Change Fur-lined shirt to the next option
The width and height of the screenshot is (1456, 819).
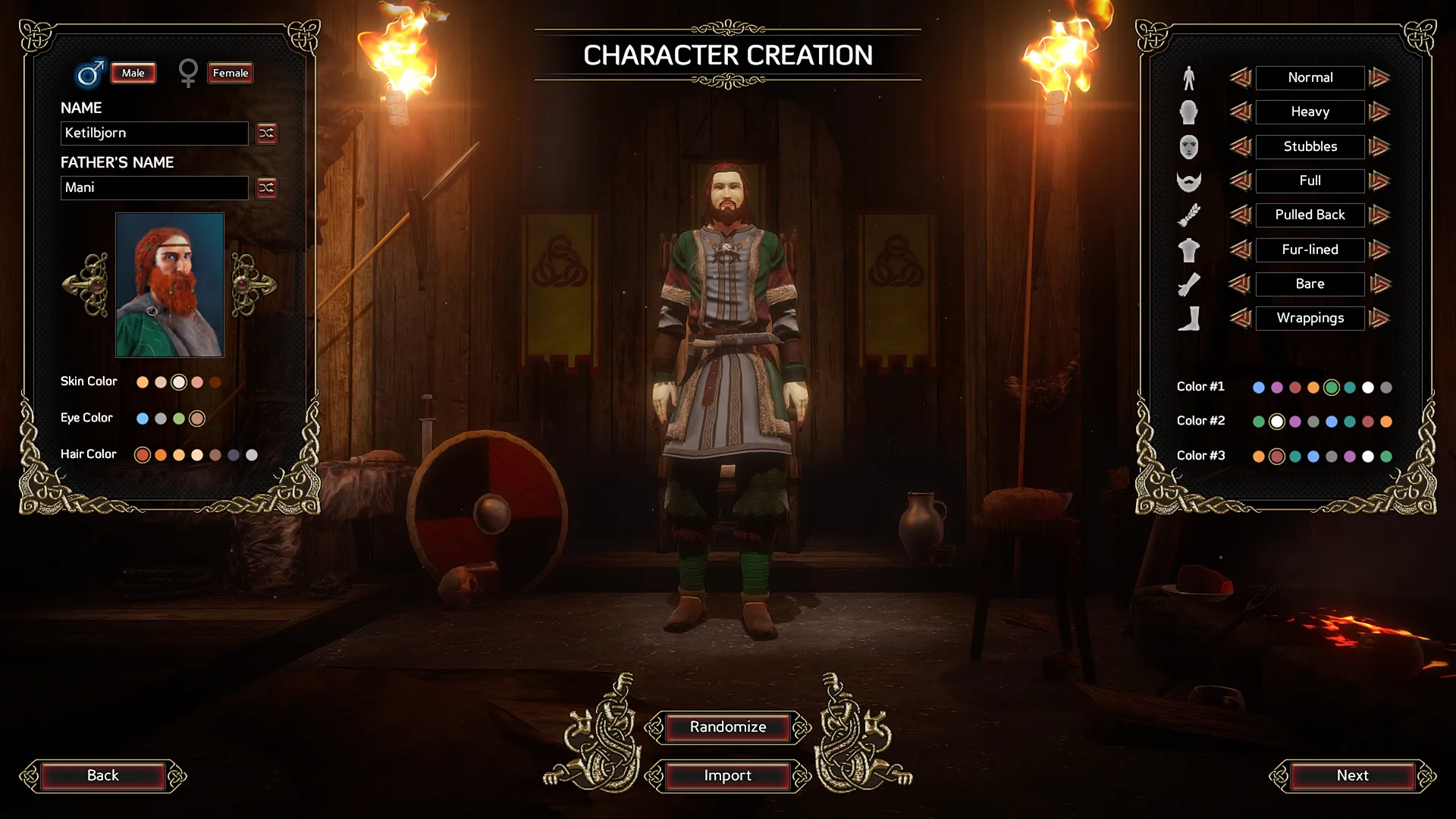point(1380,249)
